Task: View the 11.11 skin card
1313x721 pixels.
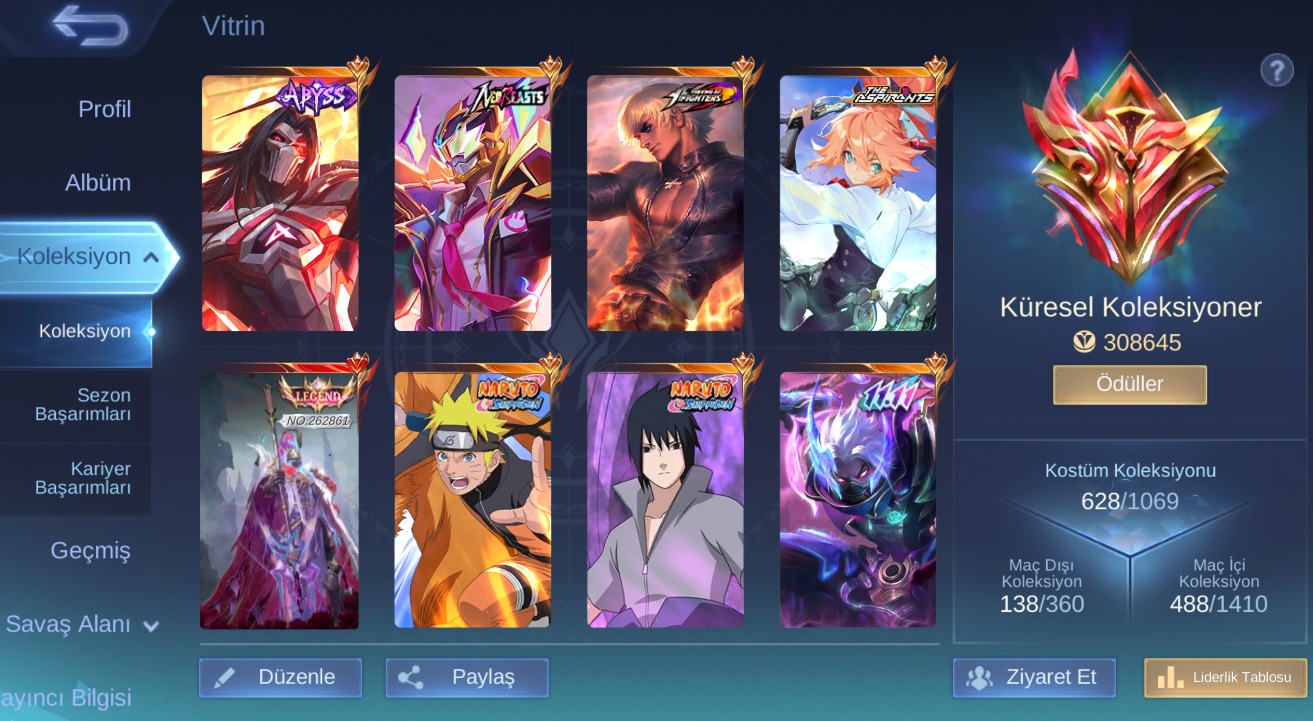Action: pyautogui.click(x=858, y=500)
